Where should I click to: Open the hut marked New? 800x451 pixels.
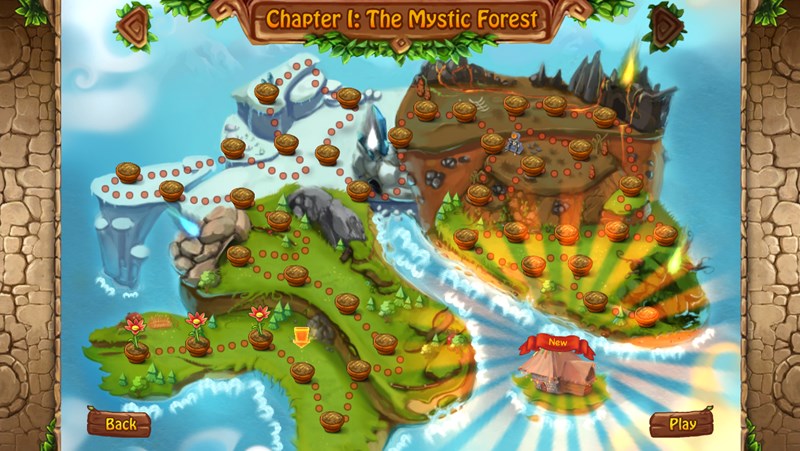tap(557, 374)
